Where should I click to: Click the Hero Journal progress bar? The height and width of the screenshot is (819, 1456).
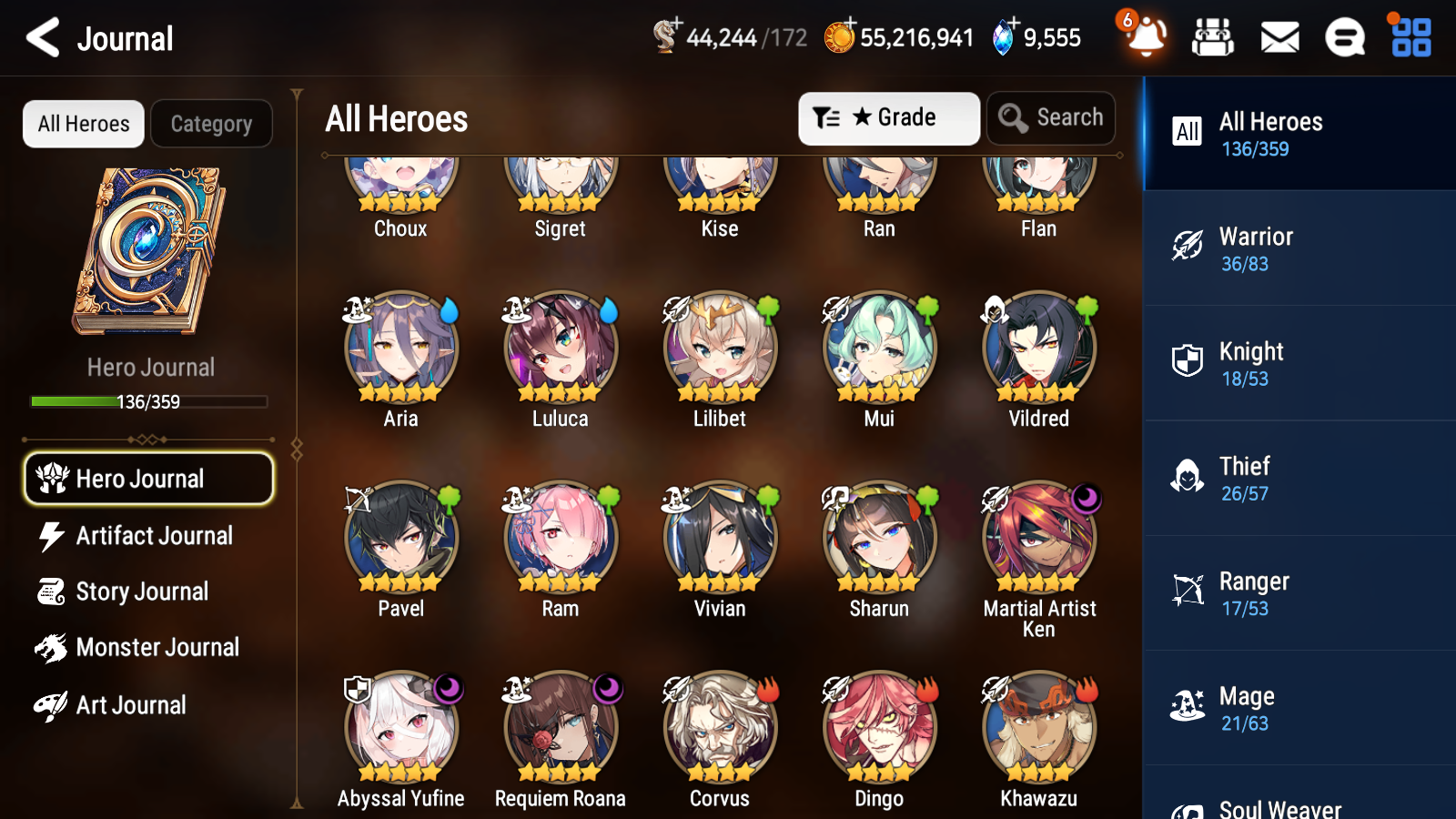tap(147, 401)
